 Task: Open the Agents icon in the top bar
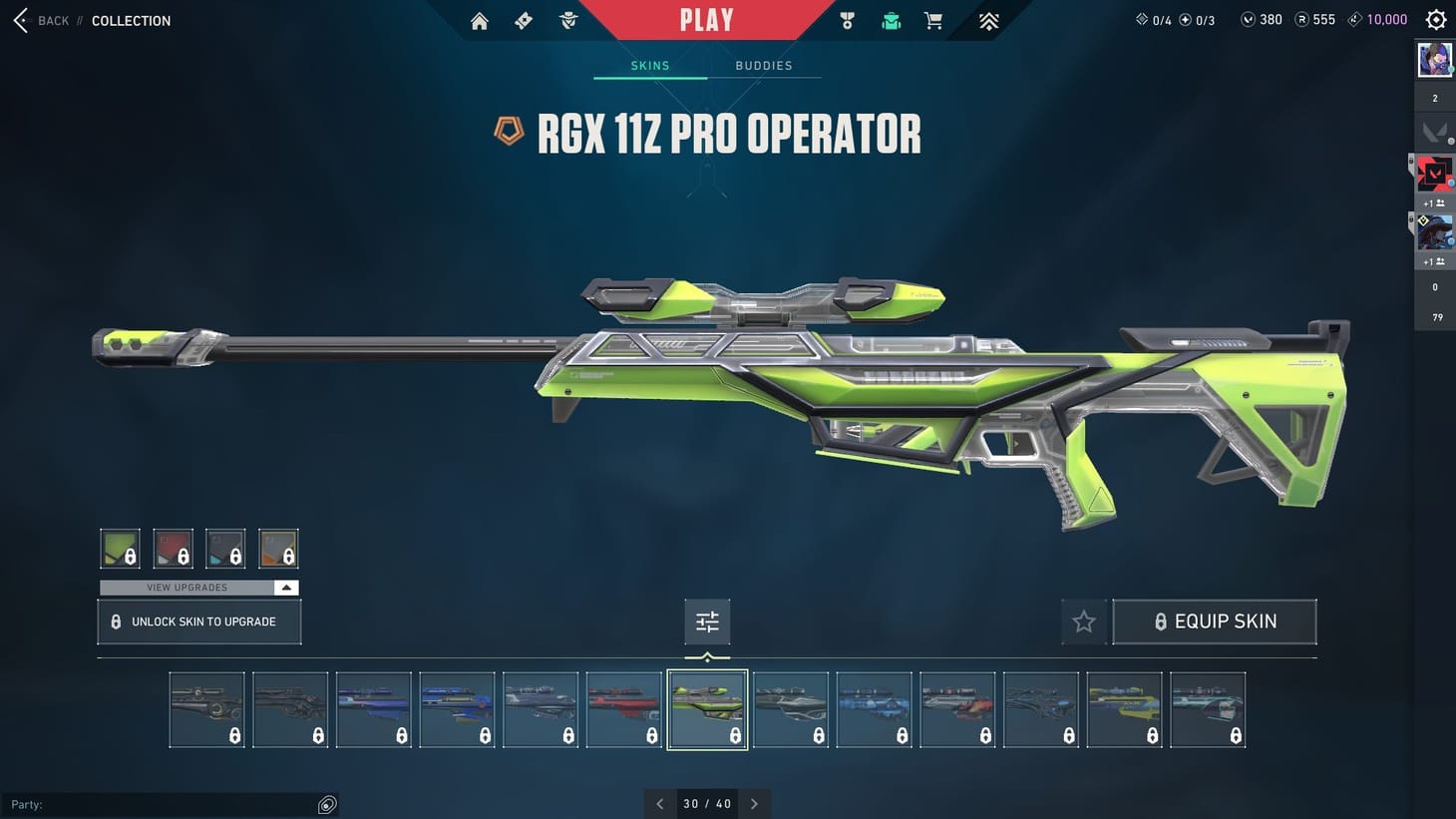pos(567,20)
